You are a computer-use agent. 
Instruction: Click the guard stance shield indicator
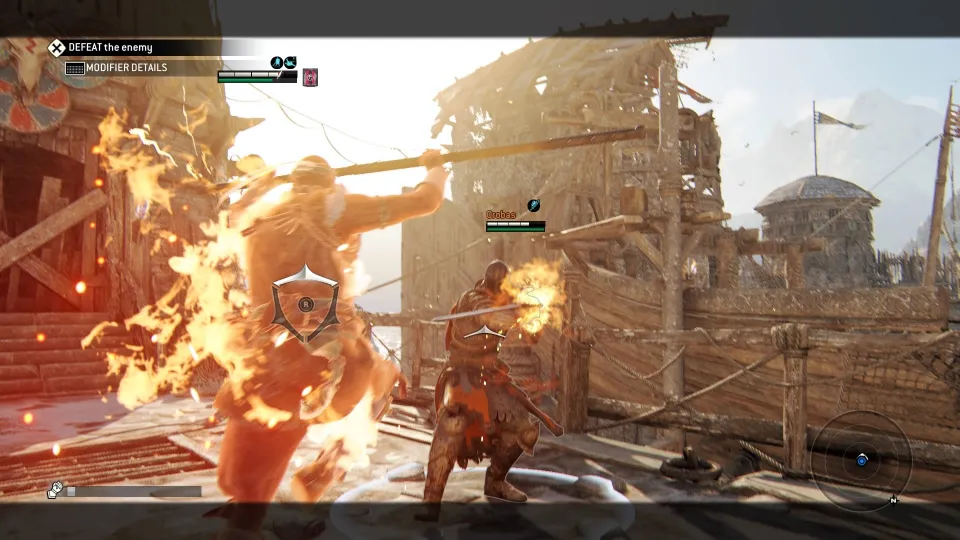click(305, 303)
